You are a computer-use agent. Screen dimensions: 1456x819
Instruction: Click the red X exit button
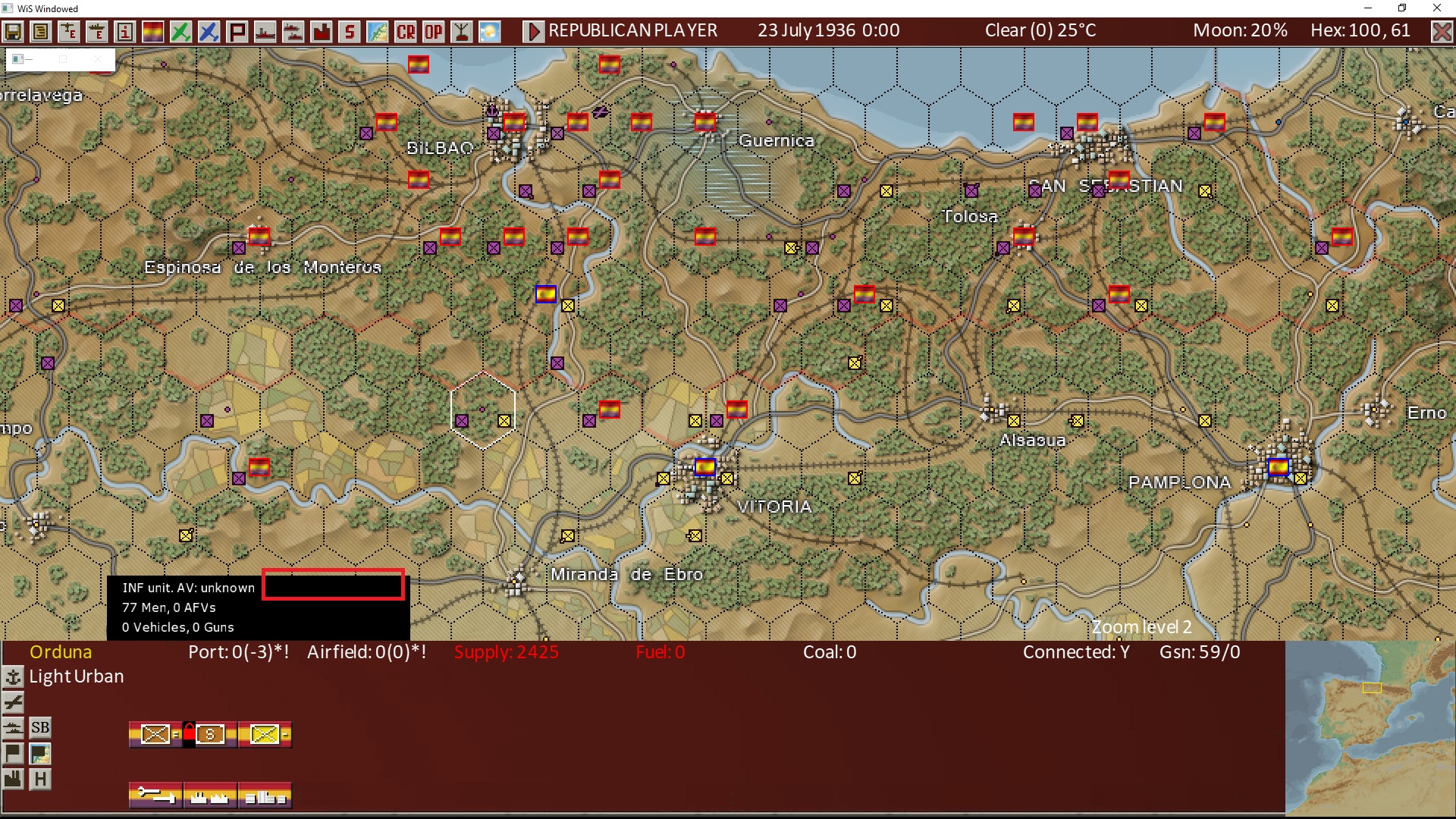coord(1442,31)
